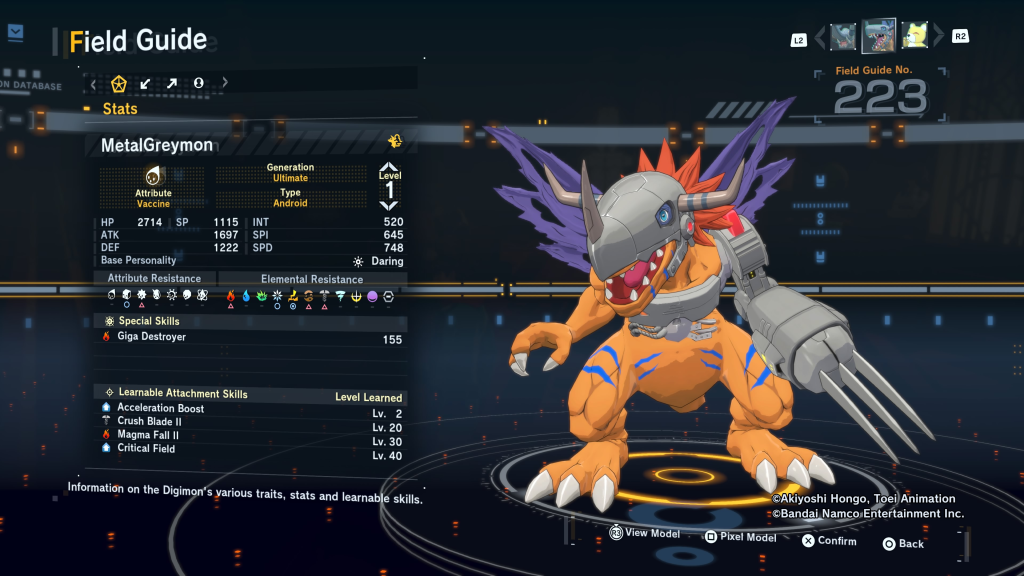Screen dimensions: 1024x576
Task: Click the gold Digimon icon beside MetalGreymon name
Action: (x=395, y=141)
